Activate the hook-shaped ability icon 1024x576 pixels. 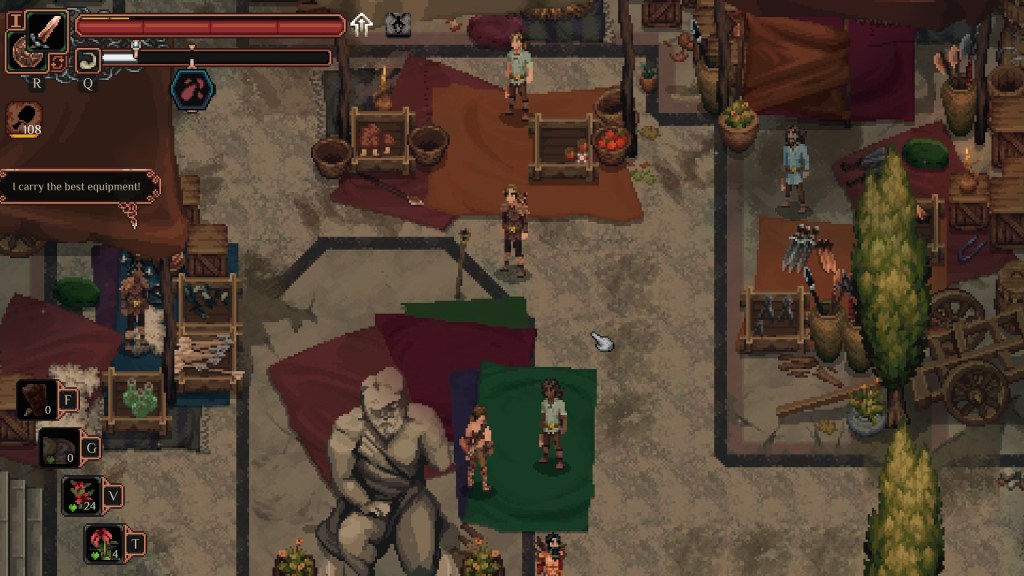click(87, 59)
